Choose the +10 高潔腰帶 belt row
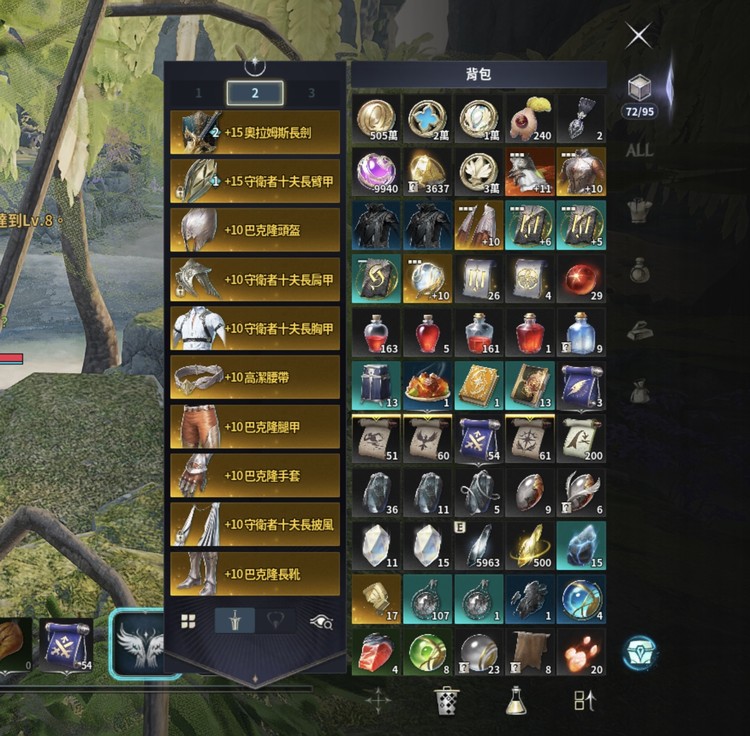750x736 pixels. click(x=255, y=377)
